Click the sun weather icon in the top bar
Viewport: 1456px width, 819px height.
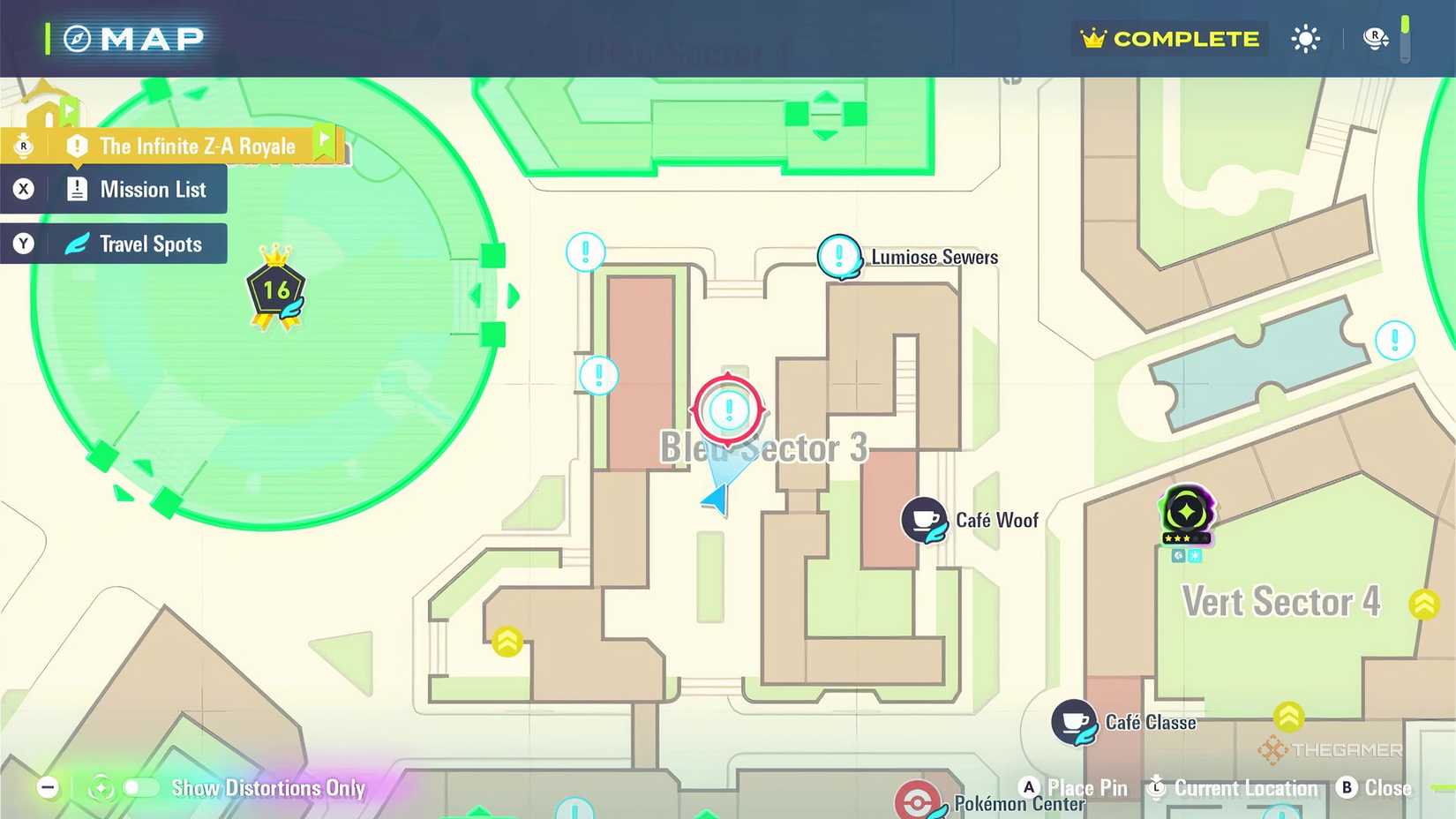pyautogui.click(x=1305, y=38)
